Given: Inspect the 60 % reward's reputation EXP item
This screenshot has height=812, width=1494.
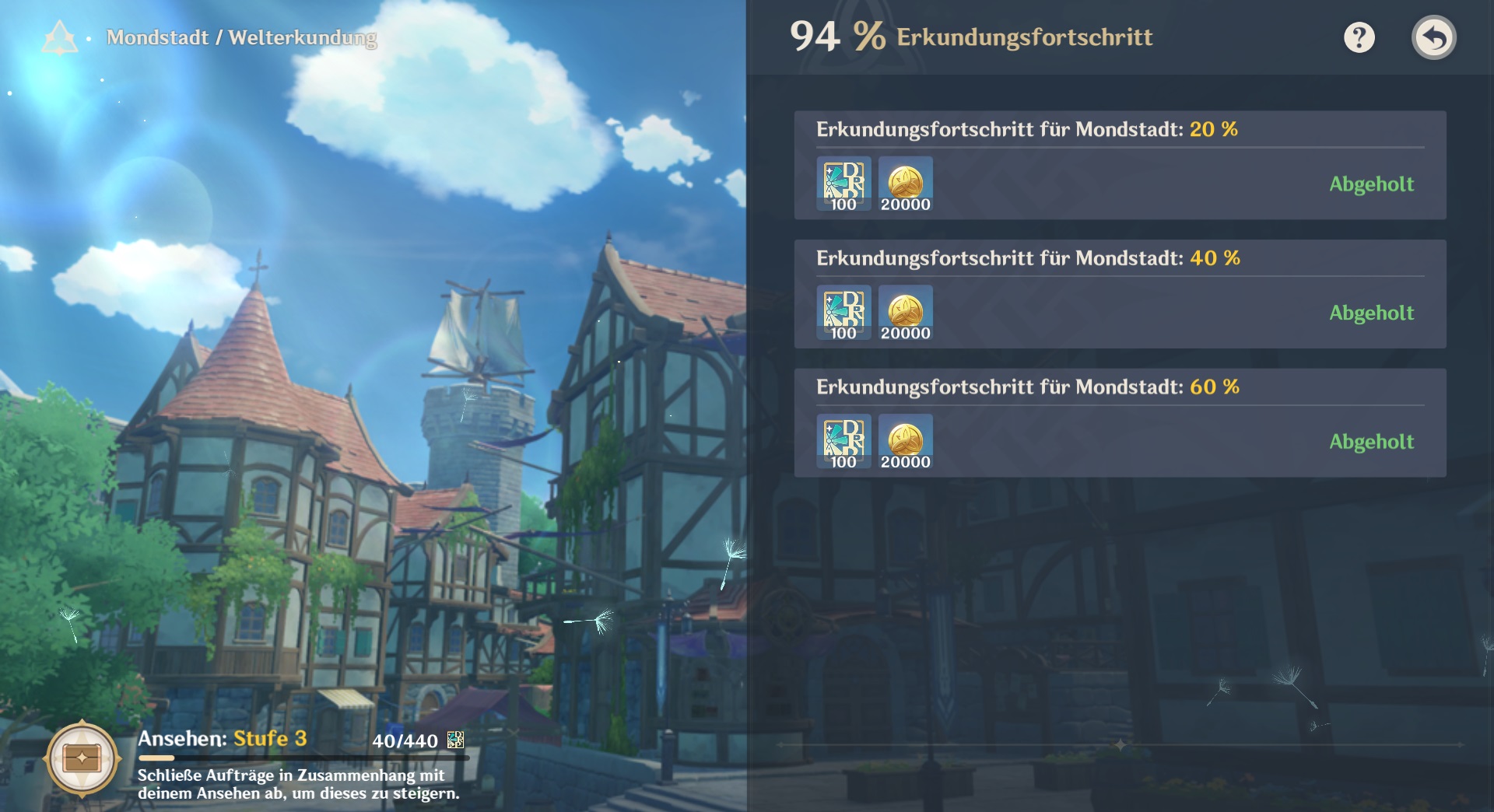Looking at the screenshot, I should (843, 441).
